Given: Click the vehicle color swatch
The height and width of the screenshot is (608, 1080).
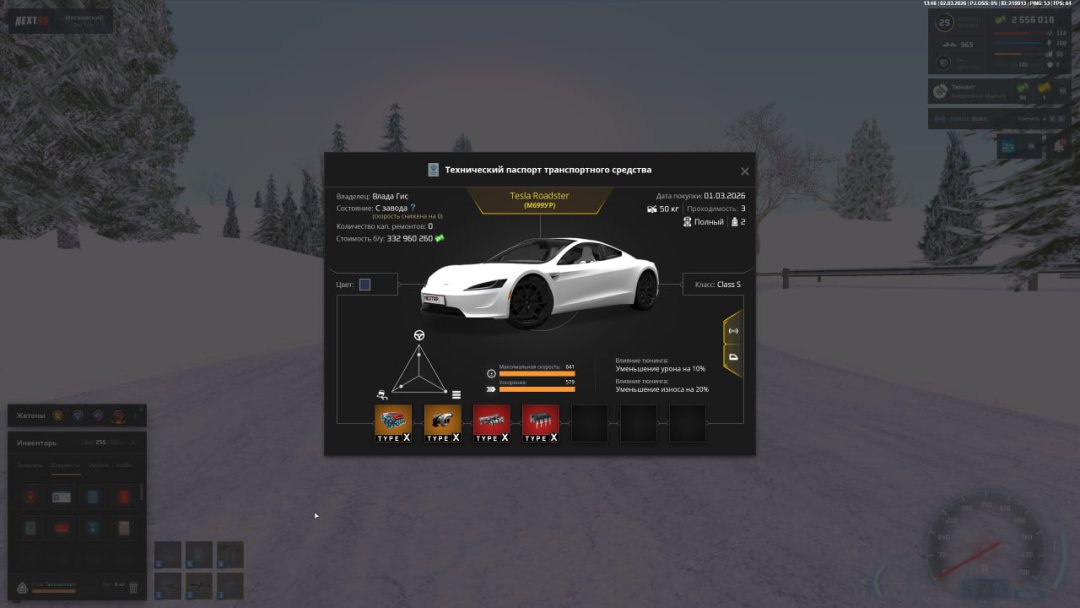Looking at the screenshot, I should tap(365, 285).
